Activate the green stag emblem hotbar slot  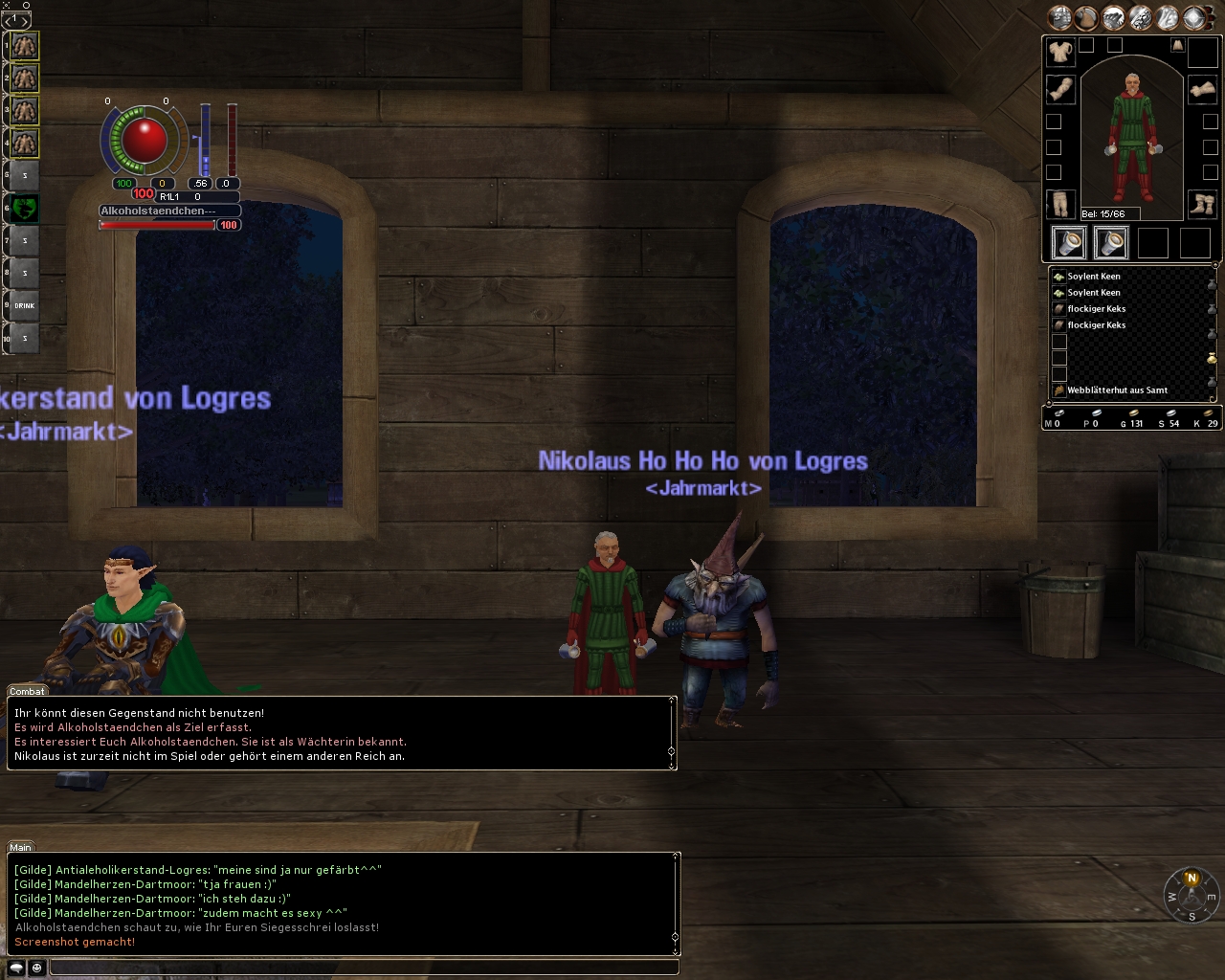click(x=25, y=207)
